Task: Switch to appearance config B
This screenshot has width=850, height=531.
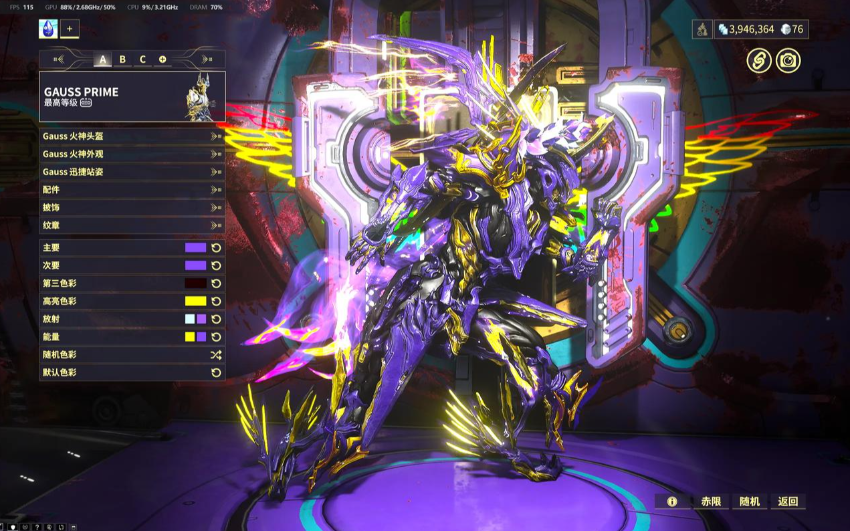Action: point(122,59)
